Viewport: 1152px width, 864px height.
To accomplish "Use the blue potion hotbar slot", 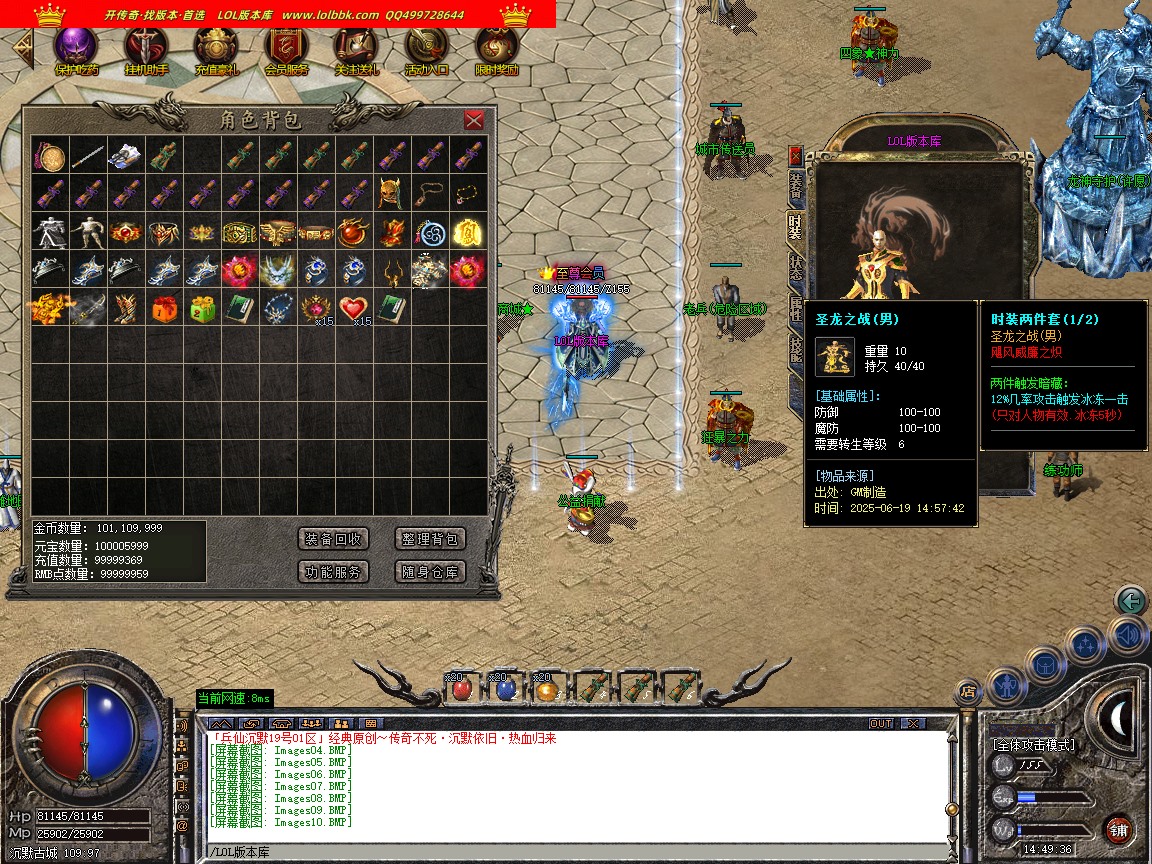I will pos(505,689).
